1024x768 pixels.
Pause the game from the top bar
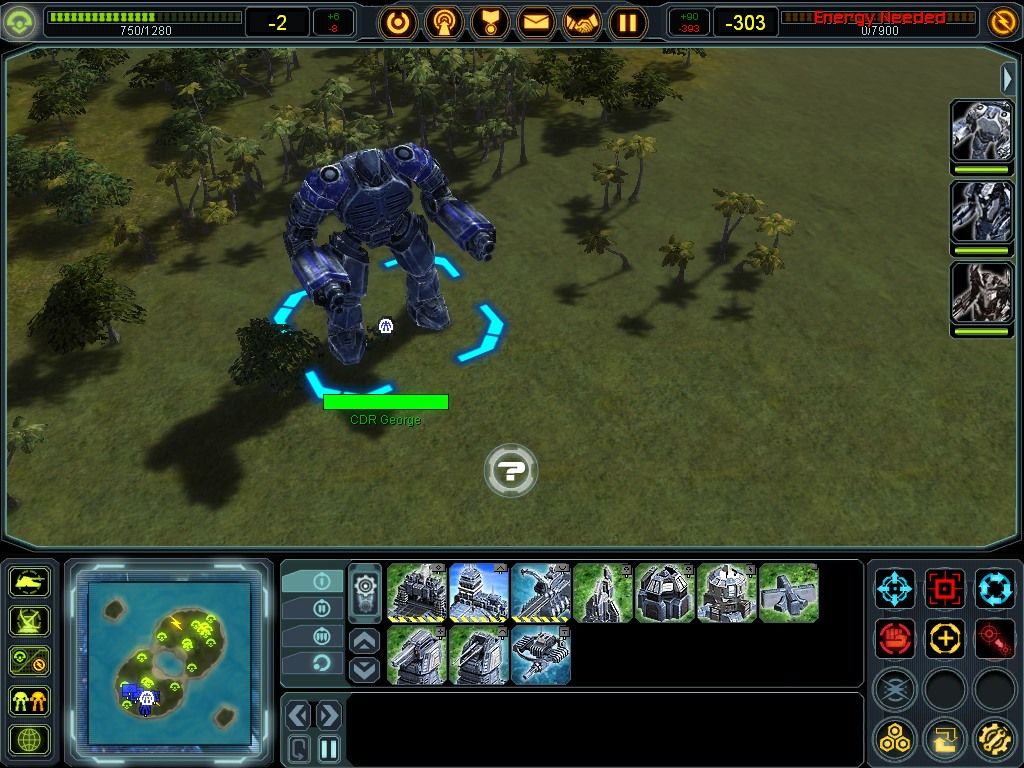tap(628, 22)
